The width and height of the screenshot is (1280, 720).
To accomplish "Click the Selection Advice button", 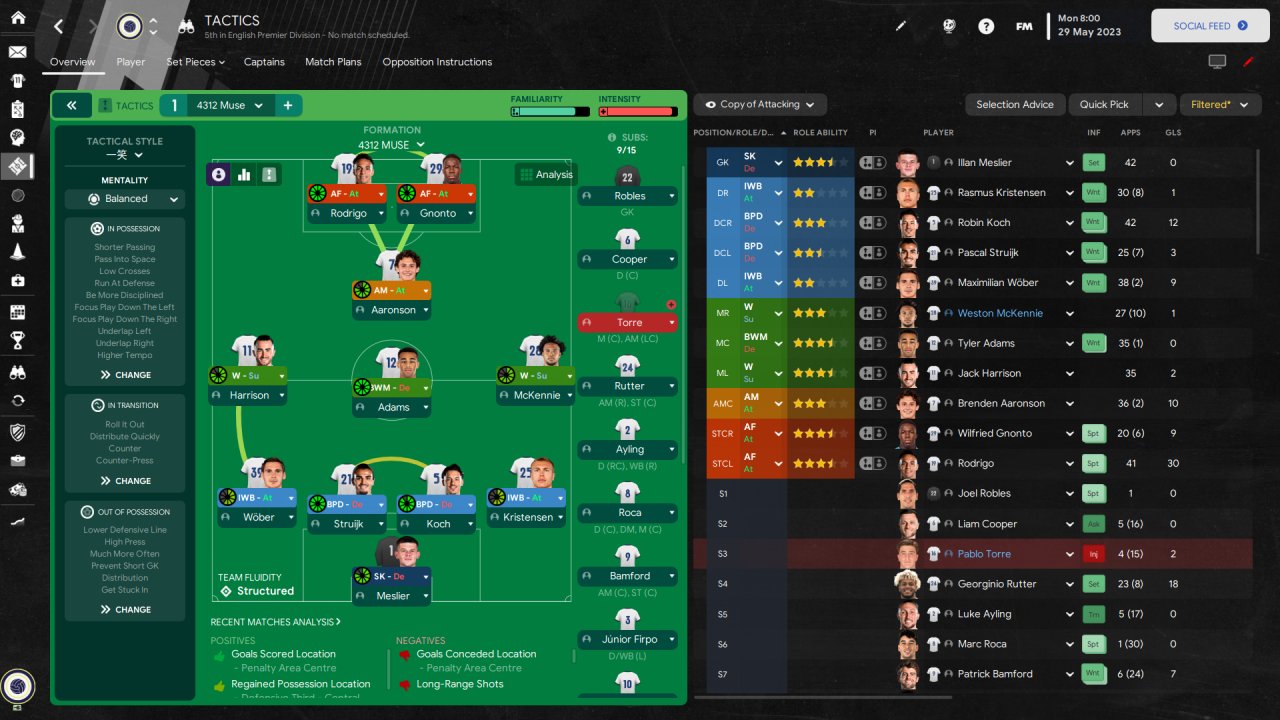I will click(1014, 104).
